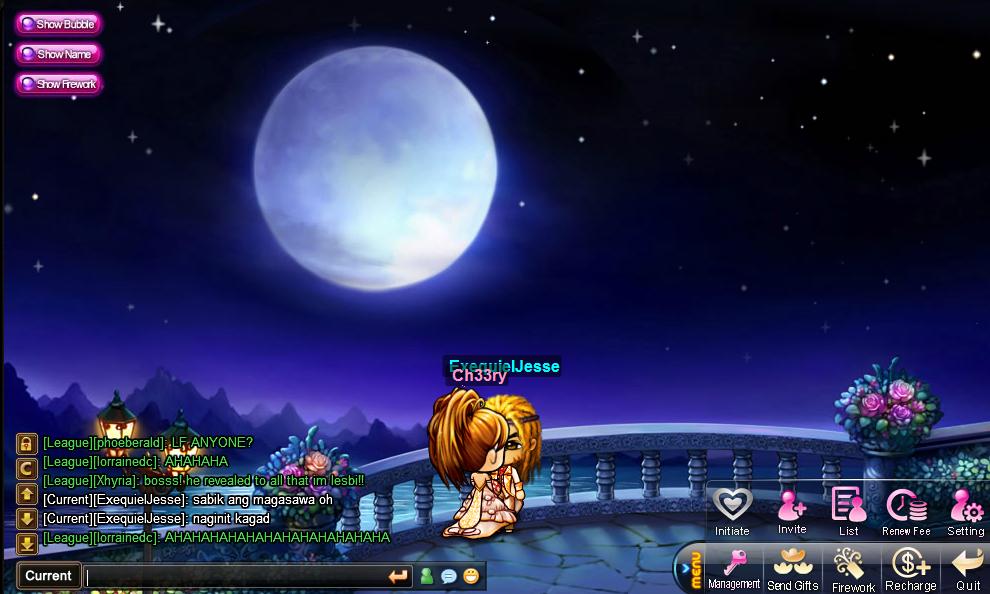The image size is (990, 594).
Task: Choose Send Gifts
Action: [x=793, y=567]
